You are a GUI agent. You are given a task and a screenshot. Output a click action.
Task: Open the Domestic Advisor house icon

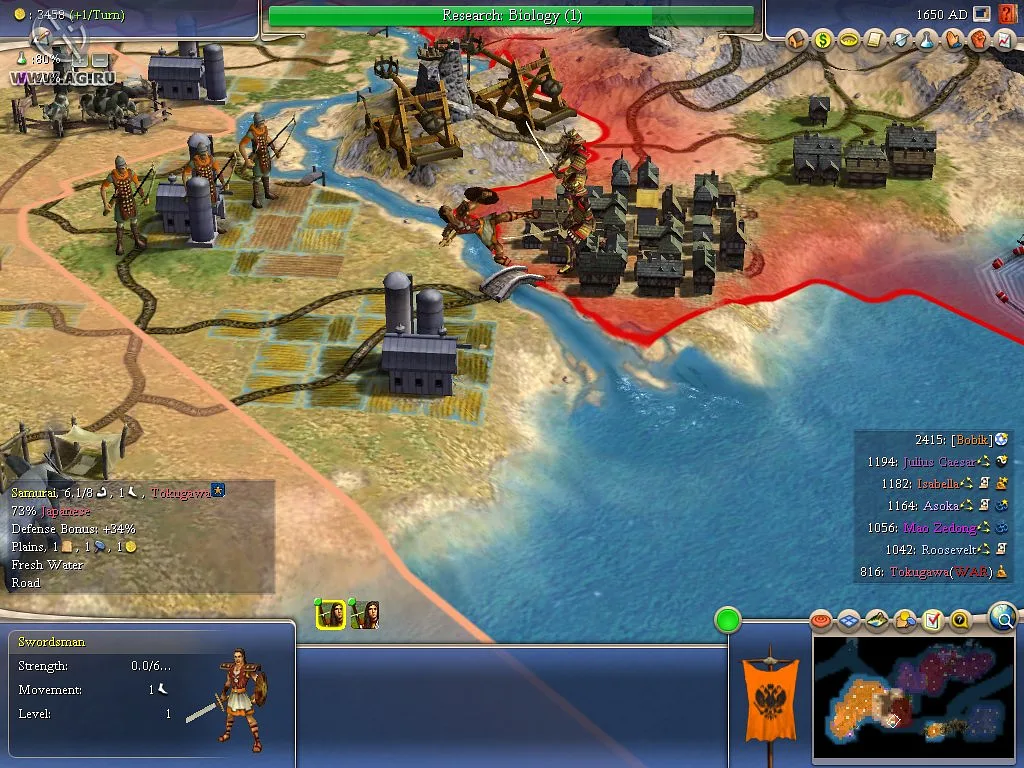(797, 40)
